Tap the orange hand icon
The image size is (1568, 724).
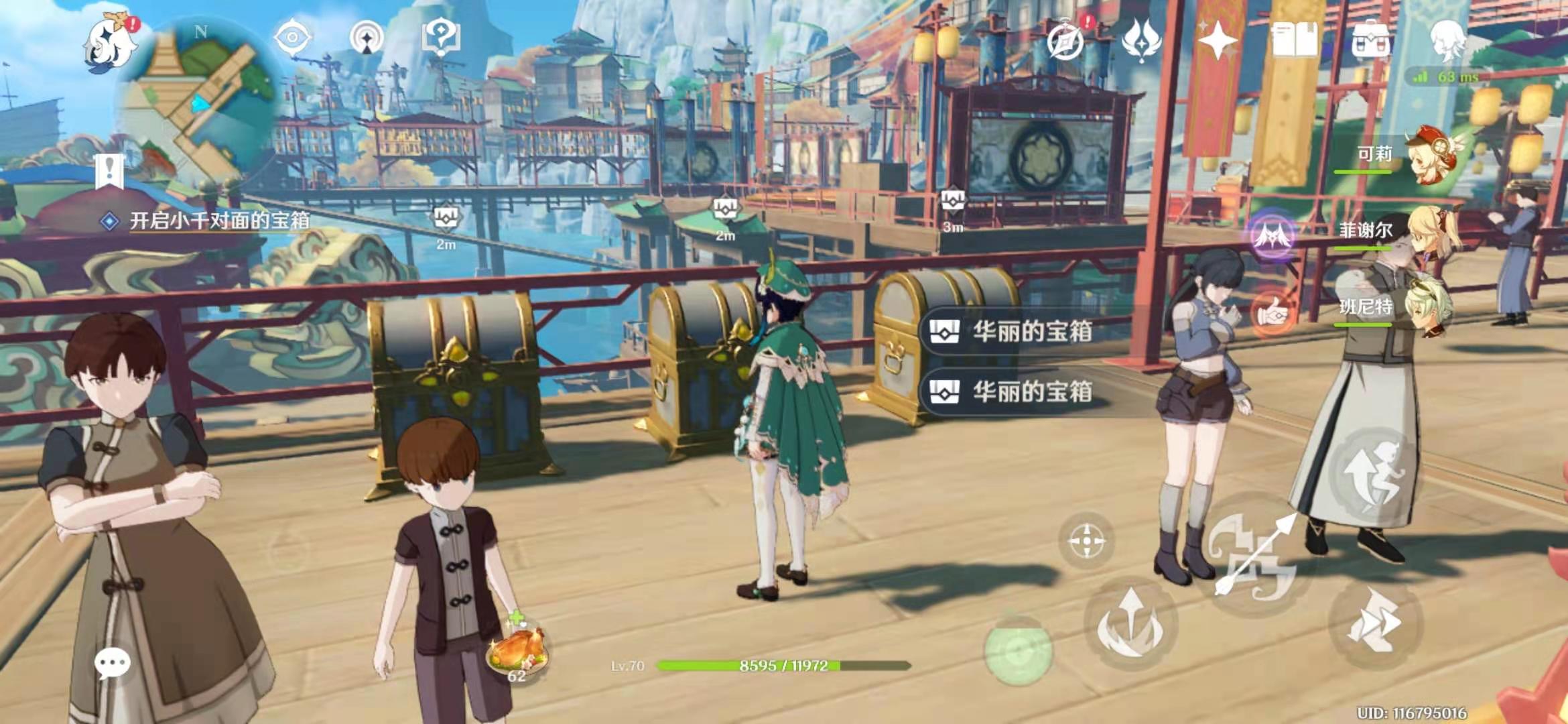tap(1272, 312)
